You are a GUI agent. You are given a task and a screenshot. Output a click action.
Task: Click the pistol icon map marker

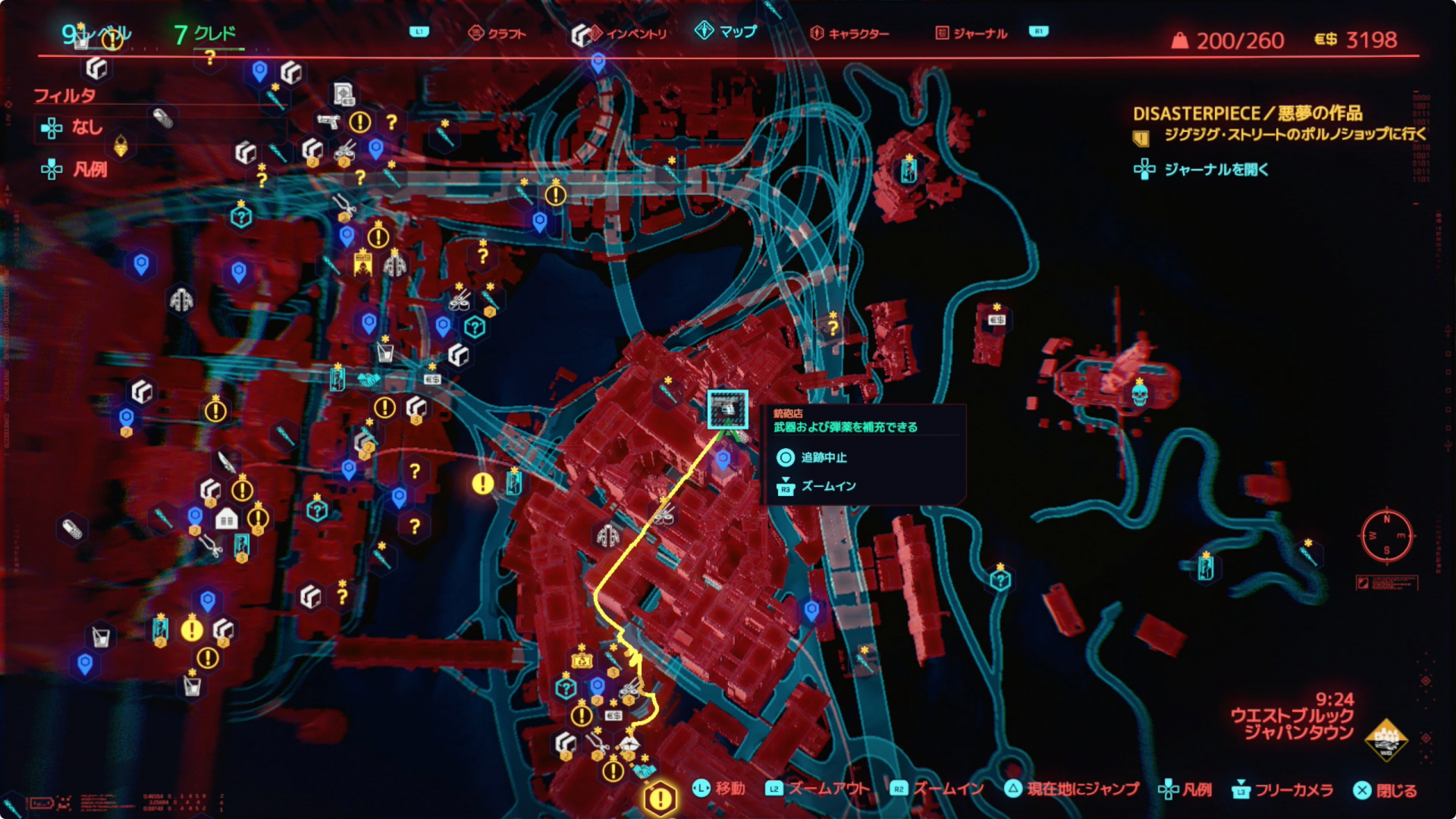click(328, 121)
